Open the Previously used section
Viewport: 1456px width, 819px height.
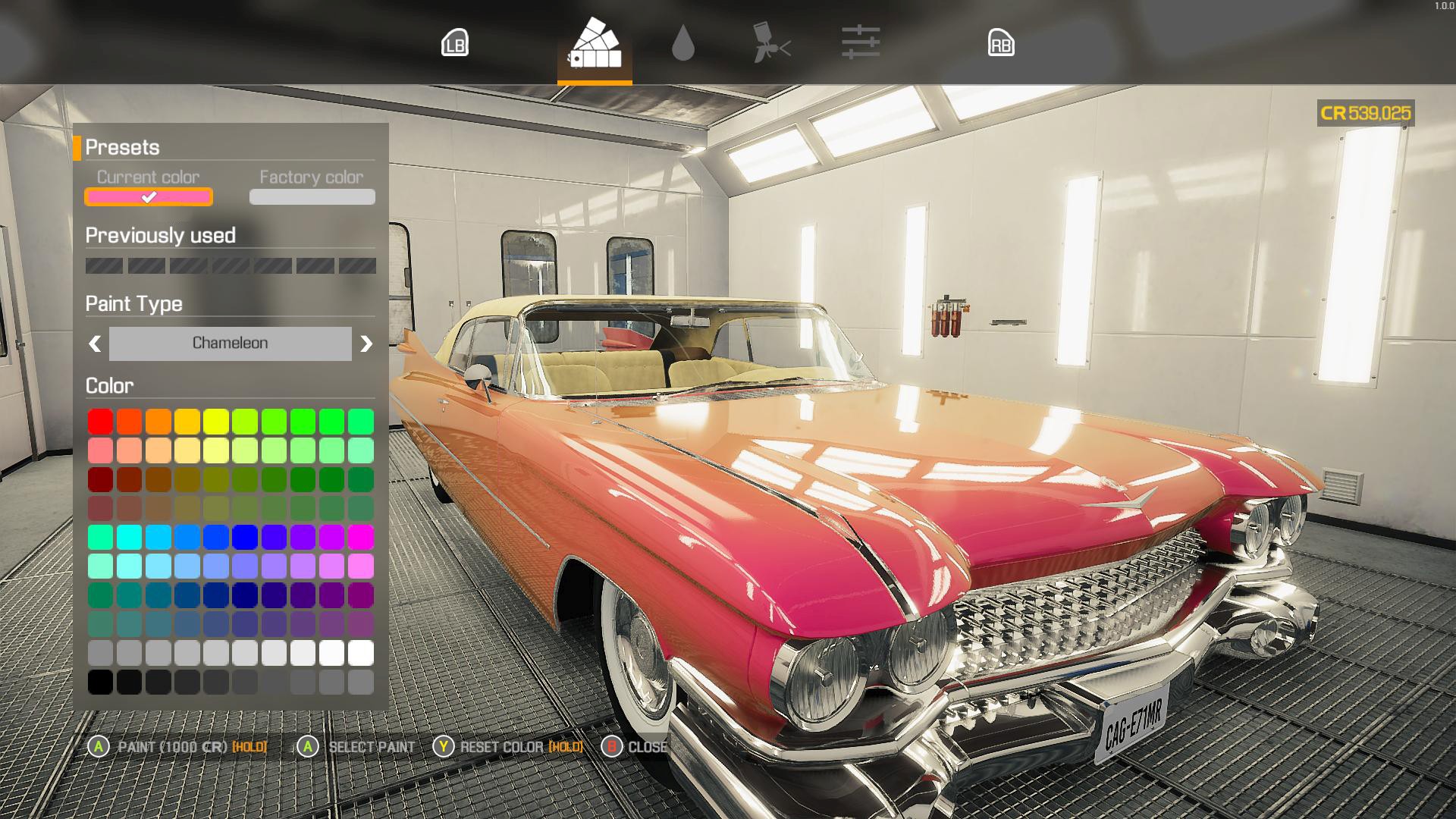tap(161, 235)
